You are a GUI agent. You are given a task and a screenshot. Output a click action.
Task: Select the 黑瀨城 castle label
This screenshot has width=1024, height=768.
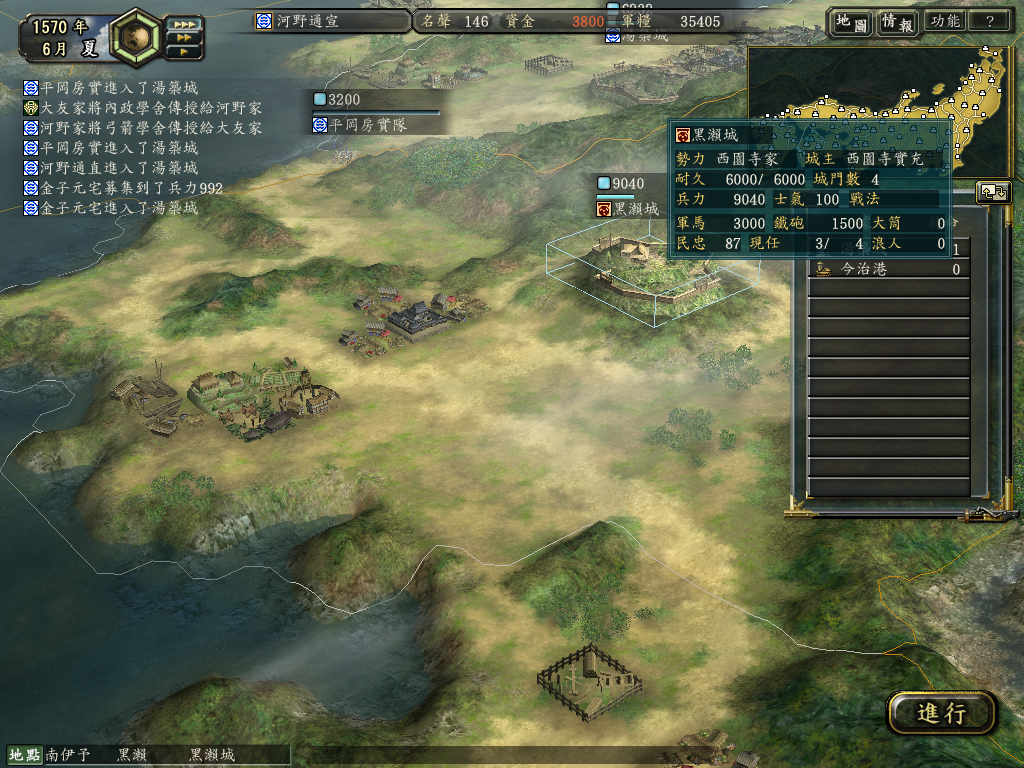pos(629,209)
